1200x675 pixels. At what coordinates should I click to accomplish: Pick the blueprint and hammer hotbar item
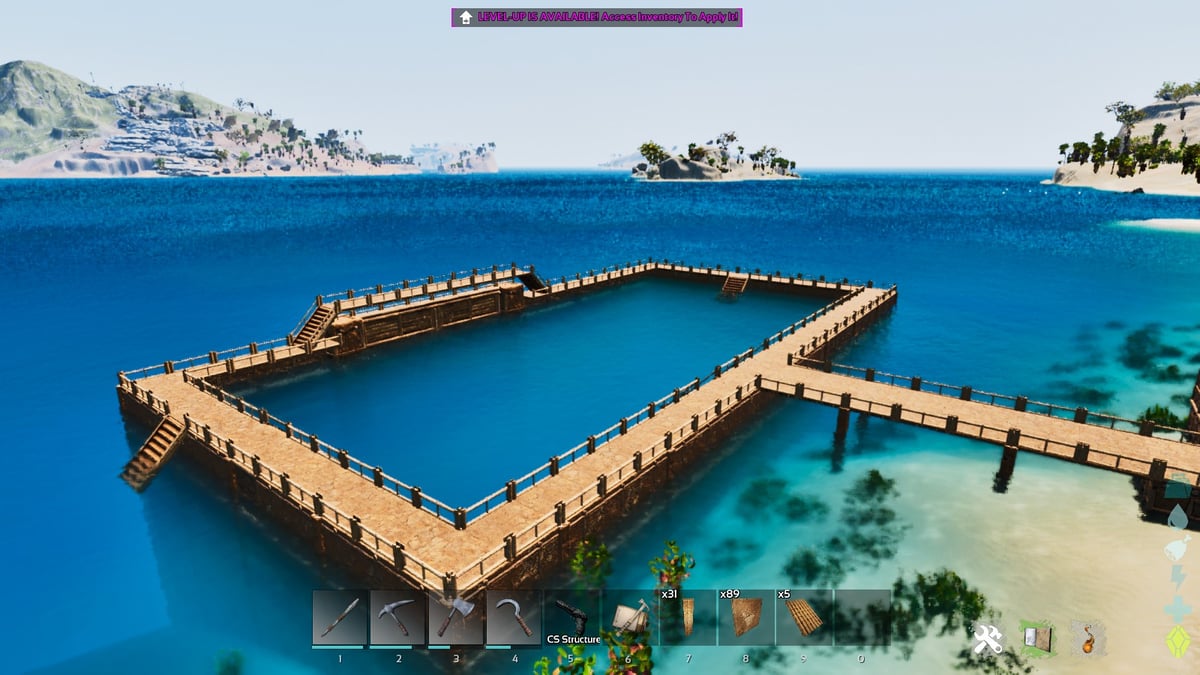click(630, 618)
